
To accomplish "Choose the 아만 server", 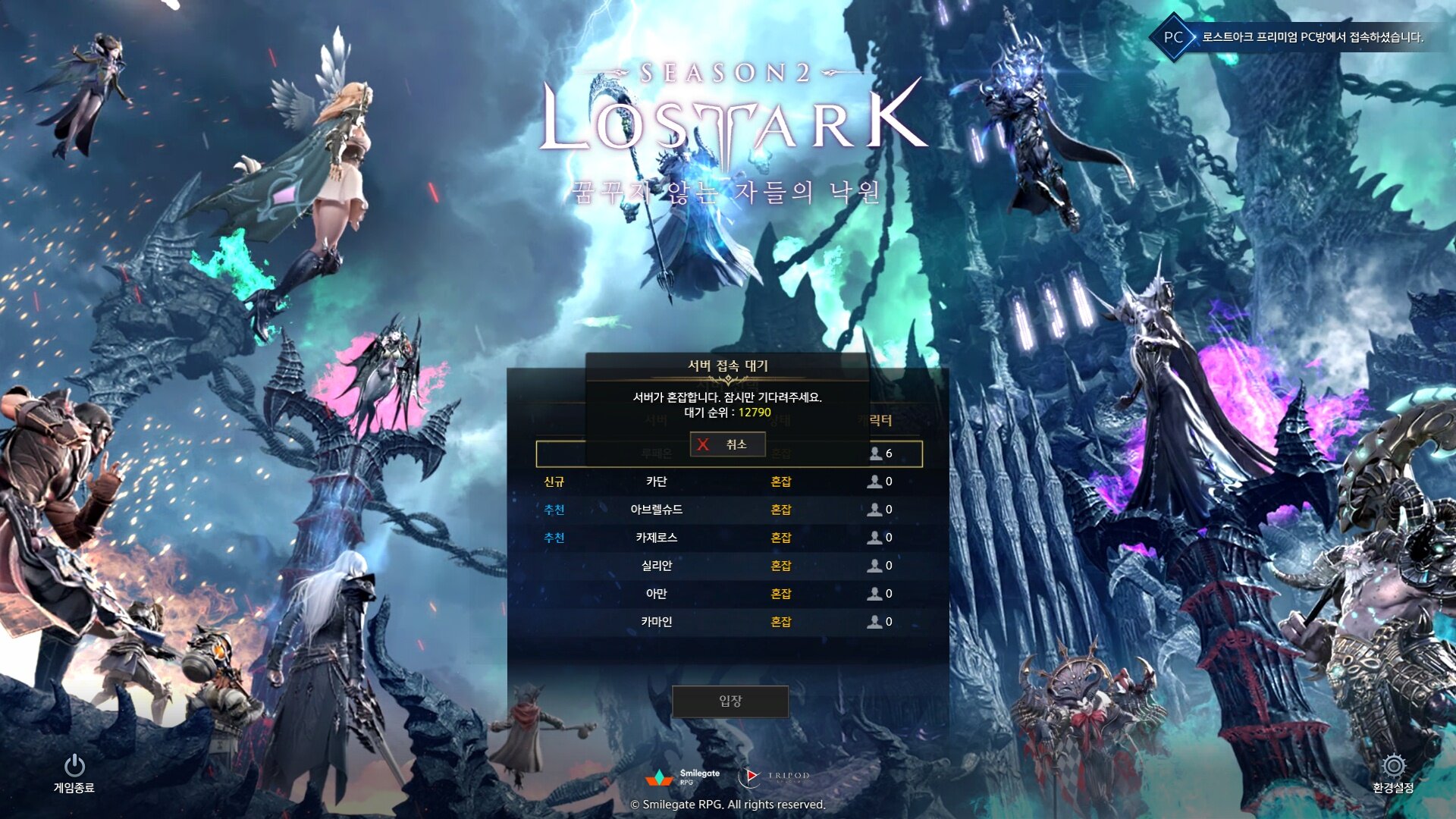I will pyautogui.click(x=656, y=594).
